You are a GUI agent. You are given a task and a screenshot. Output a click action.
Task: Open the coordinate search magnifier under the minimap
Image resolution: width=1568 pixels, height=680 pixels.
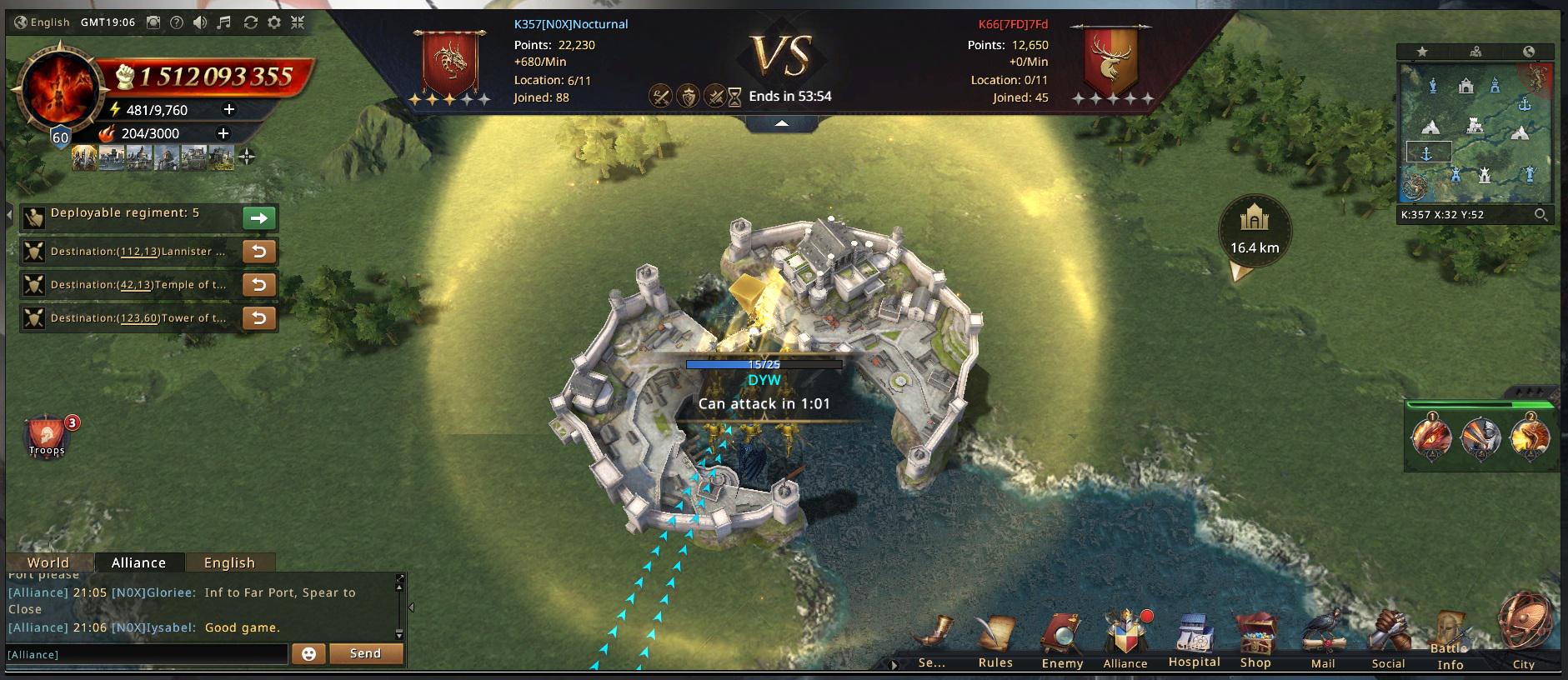(1540, 215)
